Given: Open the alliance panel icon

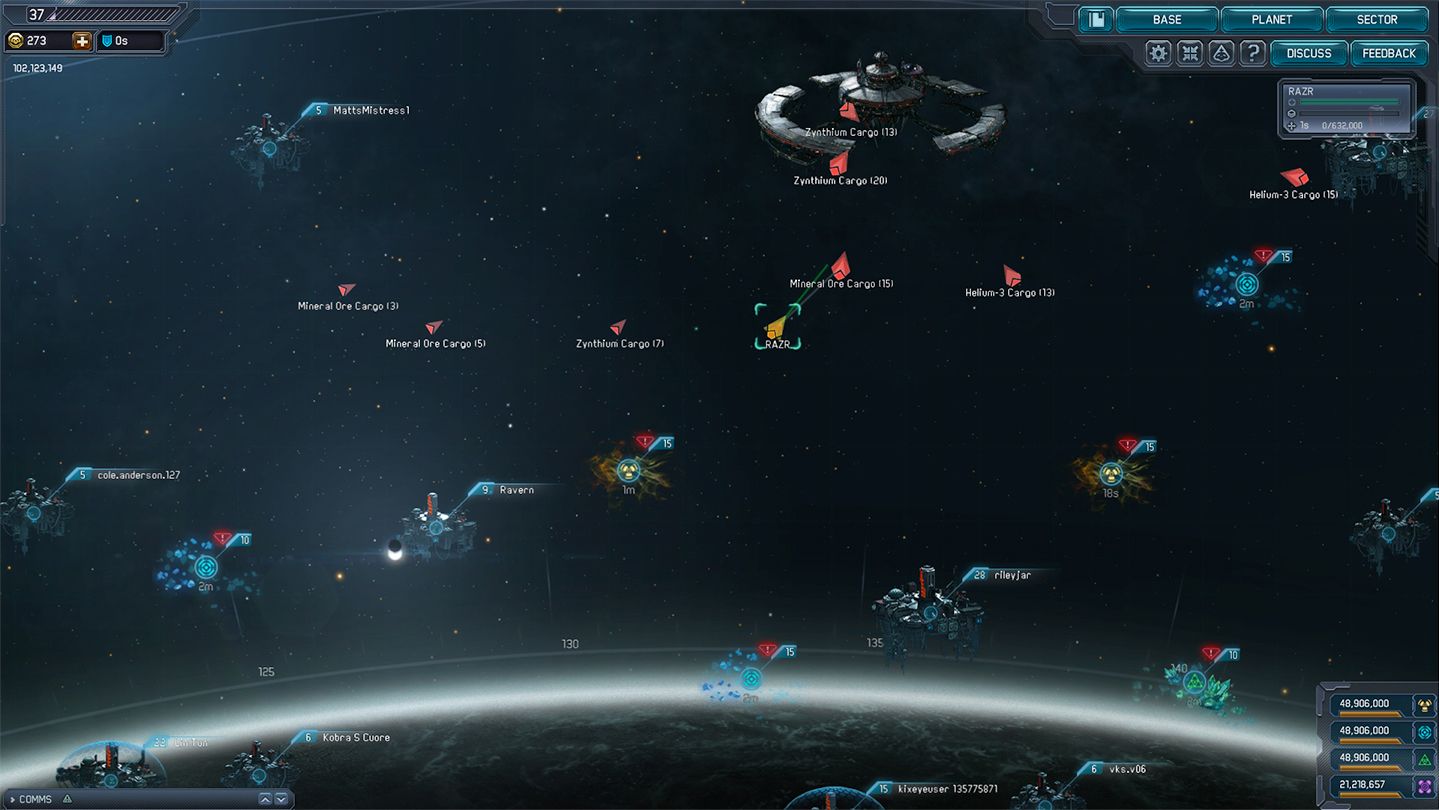Looking at the screenshot, I should click(1221, 52).
